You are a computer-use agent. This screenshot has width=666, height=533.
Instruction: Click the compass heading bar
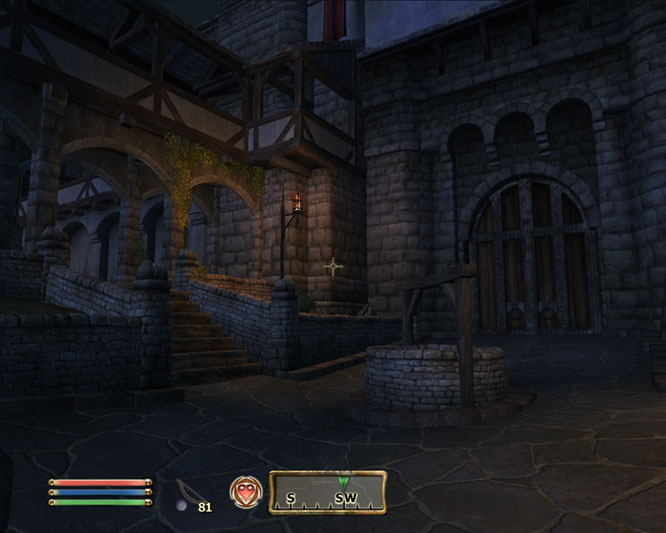[327, 492]
